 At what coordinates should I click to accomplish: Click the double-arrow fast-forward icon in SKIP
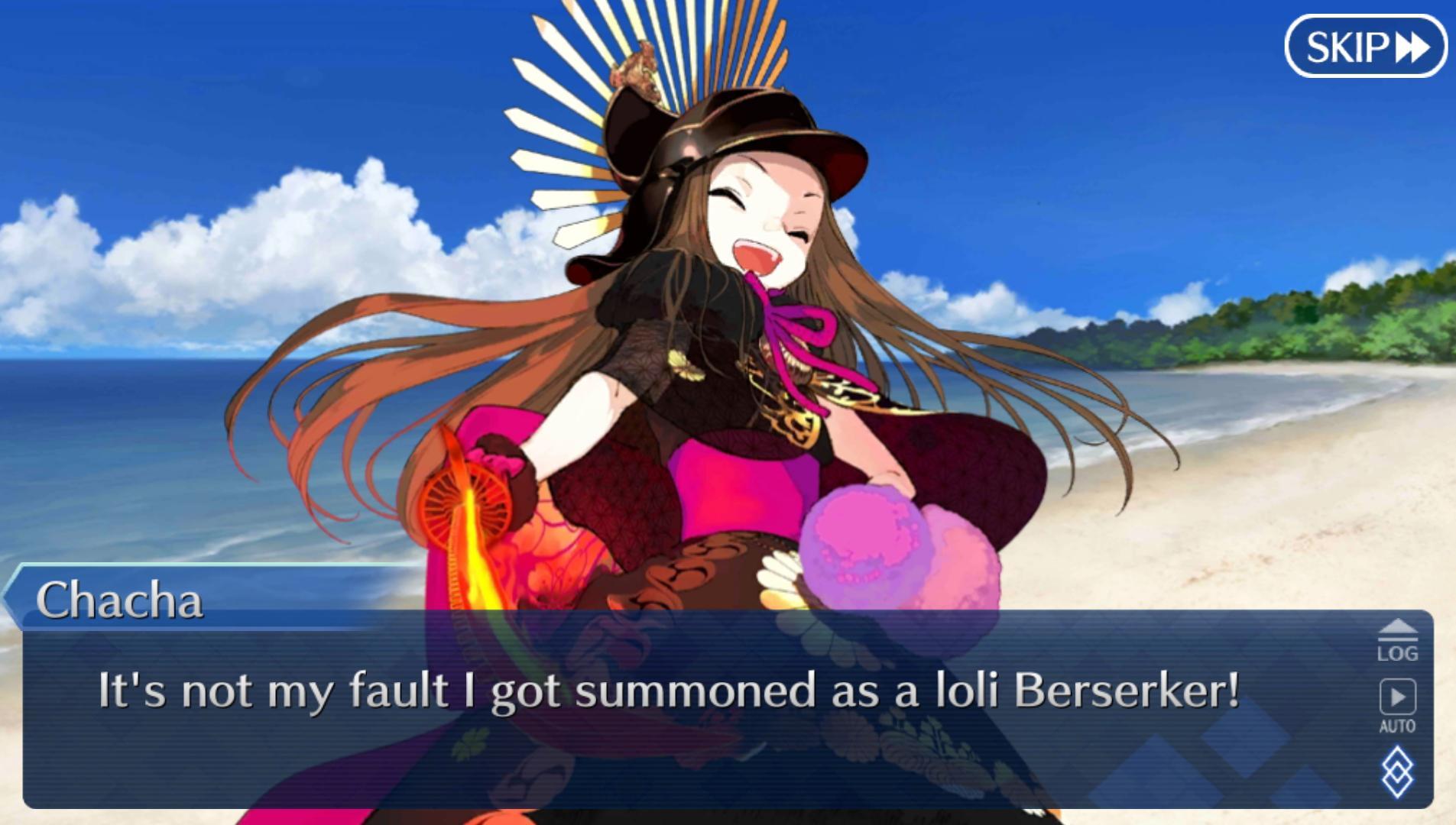[1410, 47]
